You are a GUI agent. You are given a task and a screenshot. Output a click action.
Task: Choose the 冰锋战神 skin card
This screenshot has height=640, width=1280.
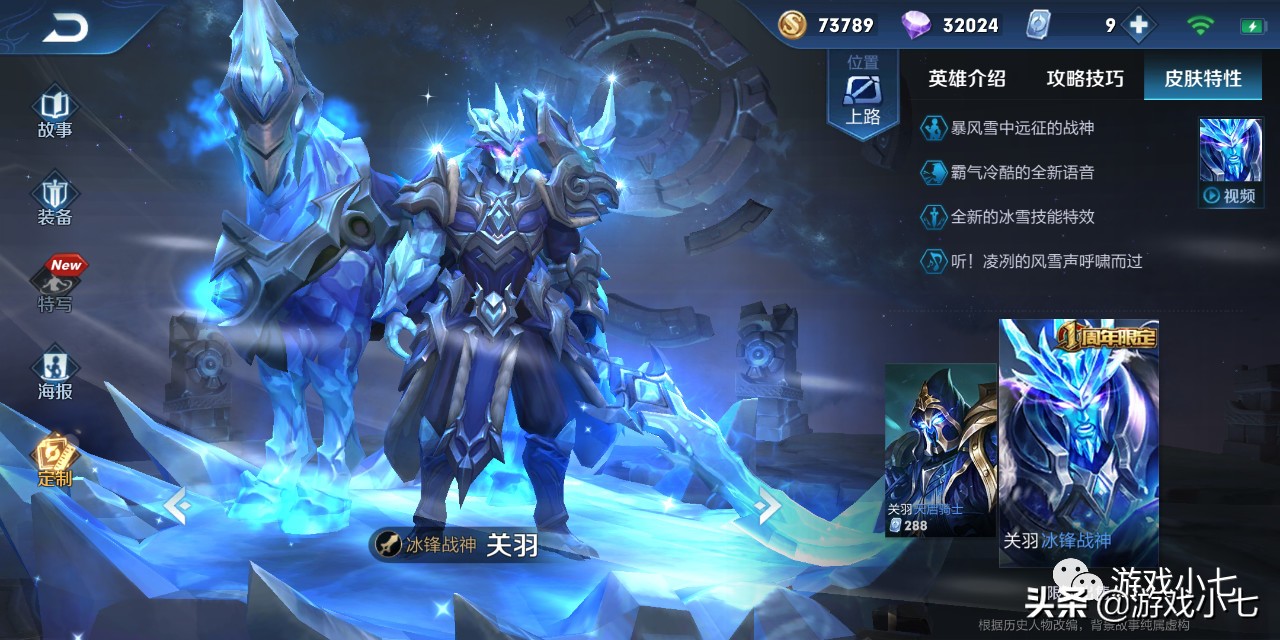click(x=1078, y=445)
